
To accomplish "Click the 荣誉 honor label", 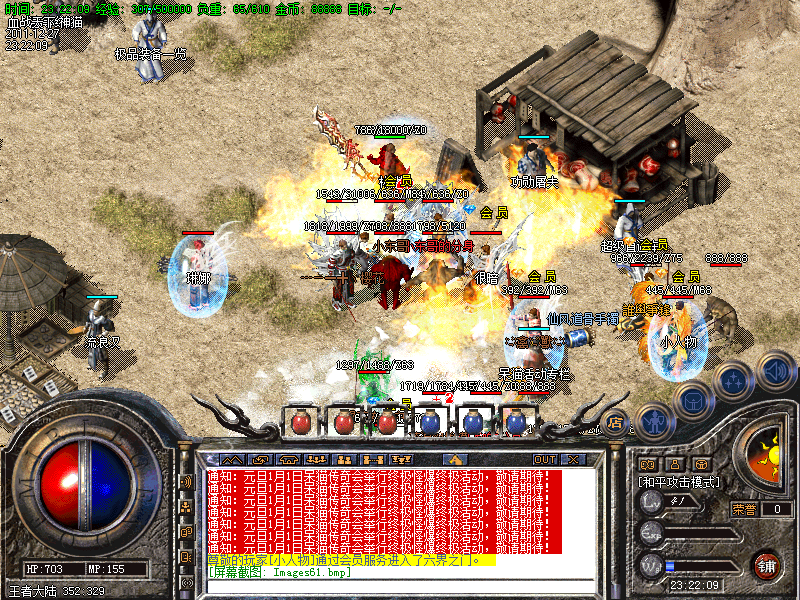I will coord(744,509).
